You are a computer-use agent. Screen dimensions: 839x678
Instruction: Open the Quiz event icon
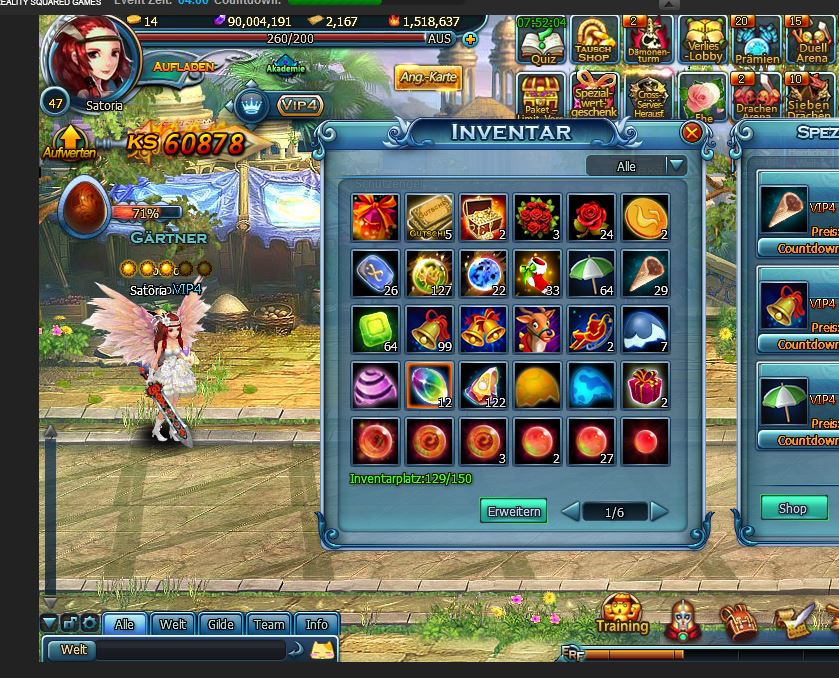click(x=542, y=42)
